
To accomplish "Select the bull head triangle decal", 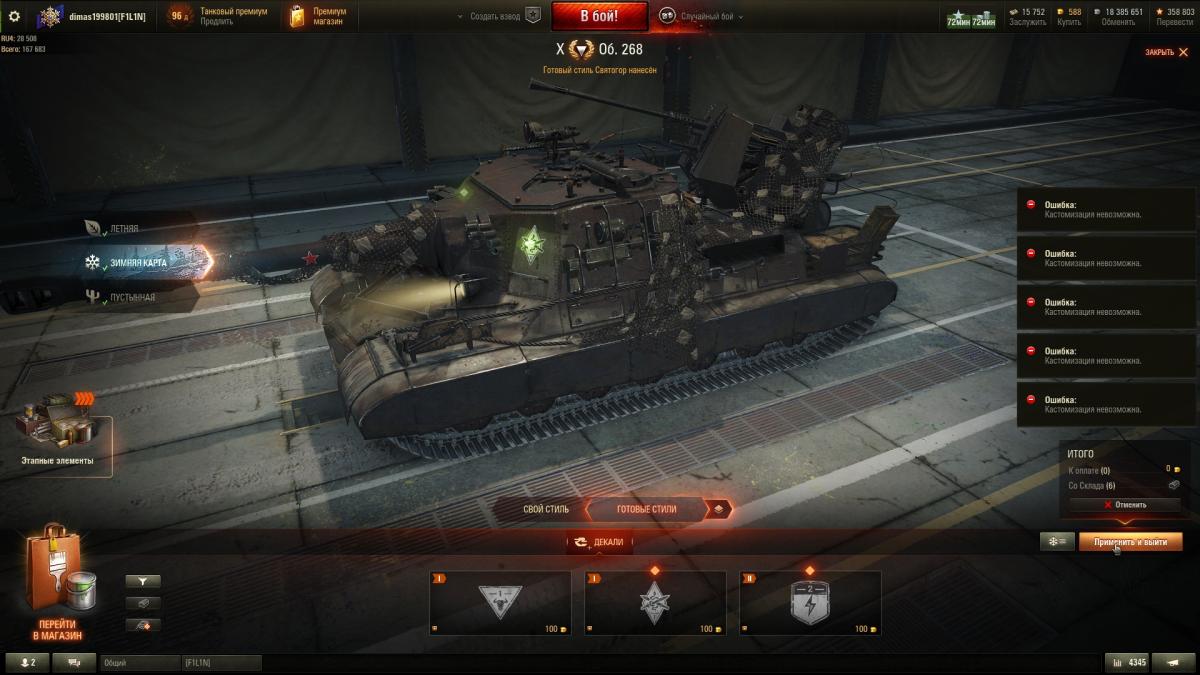I will [500, 602].
